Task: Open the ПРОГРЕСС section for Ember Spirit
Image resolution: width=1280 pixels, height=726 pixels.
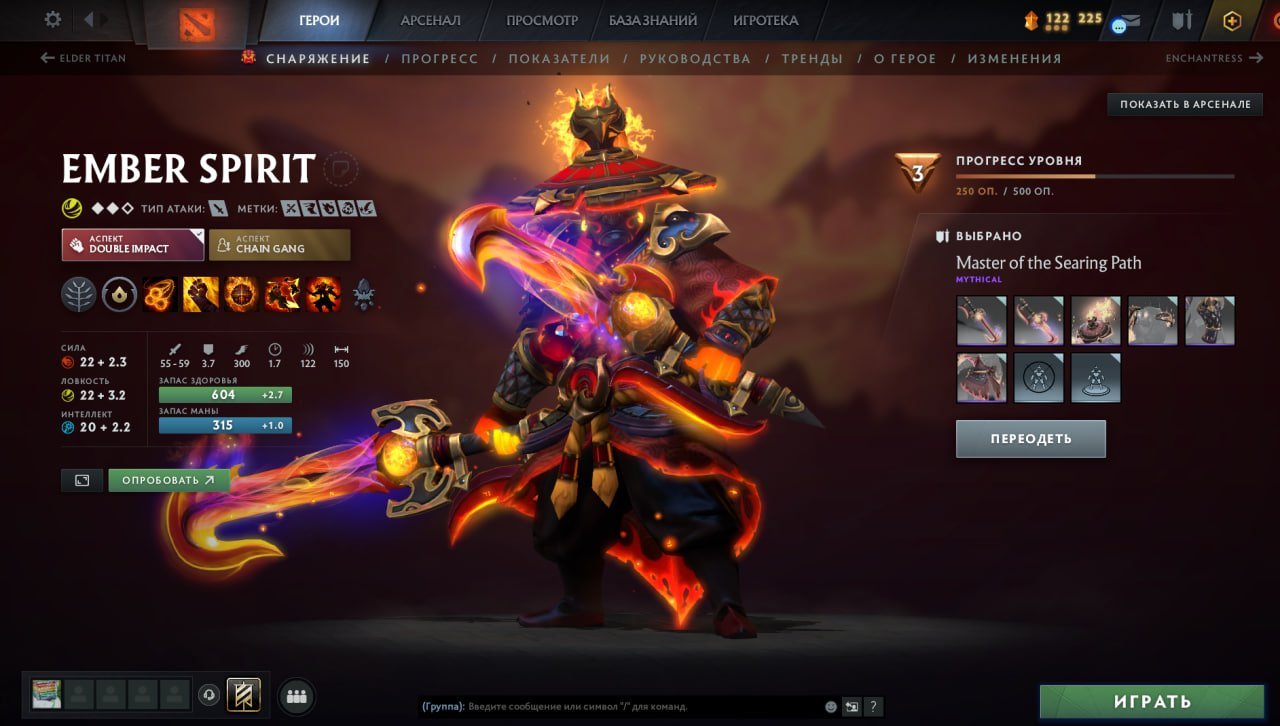Action: [441, 58]
